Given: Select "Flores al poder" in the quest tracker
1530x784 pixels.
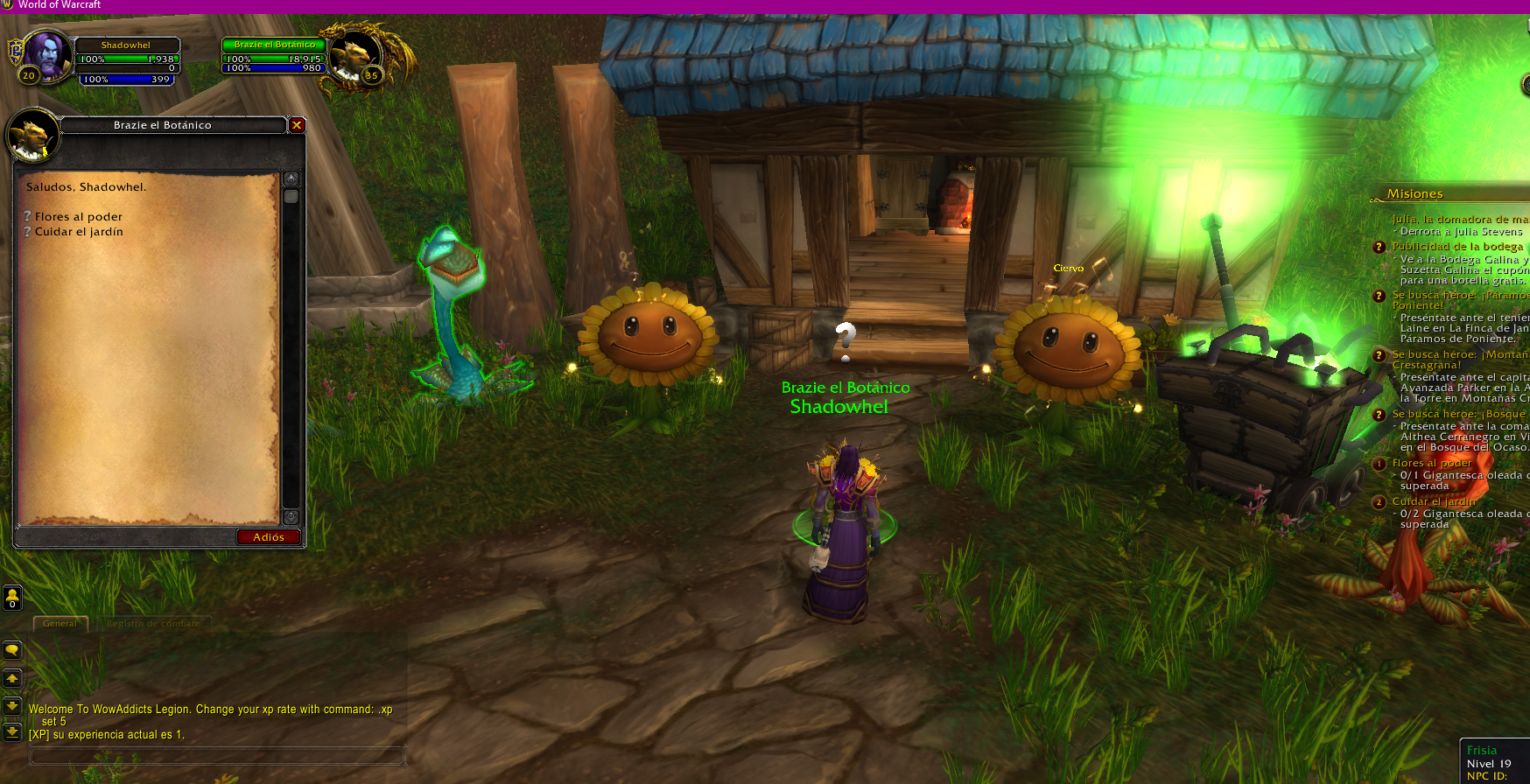Looking at the screenshot, I should tap(1432, 464).
